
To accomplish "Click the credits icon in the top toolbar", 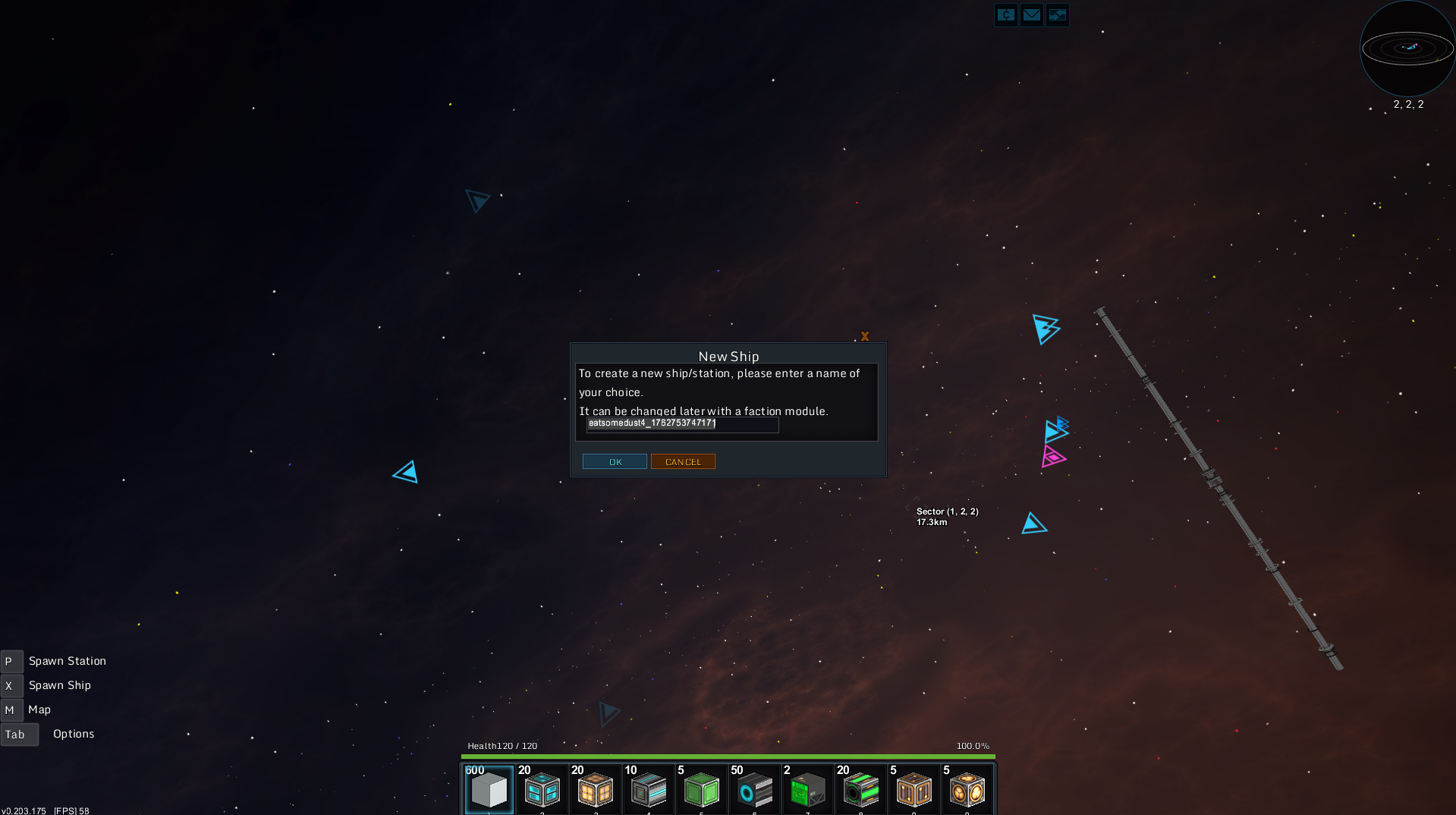I will tap(1005, 15).
